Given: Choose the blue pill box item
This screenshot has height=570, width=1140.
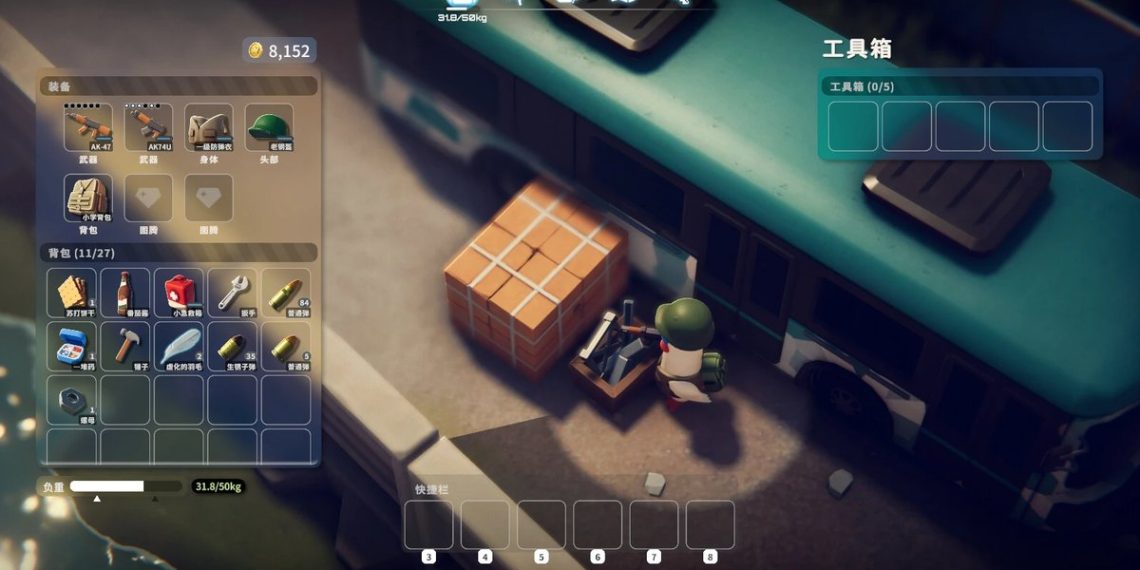Looking at the screenshot, I should (72, 346).
